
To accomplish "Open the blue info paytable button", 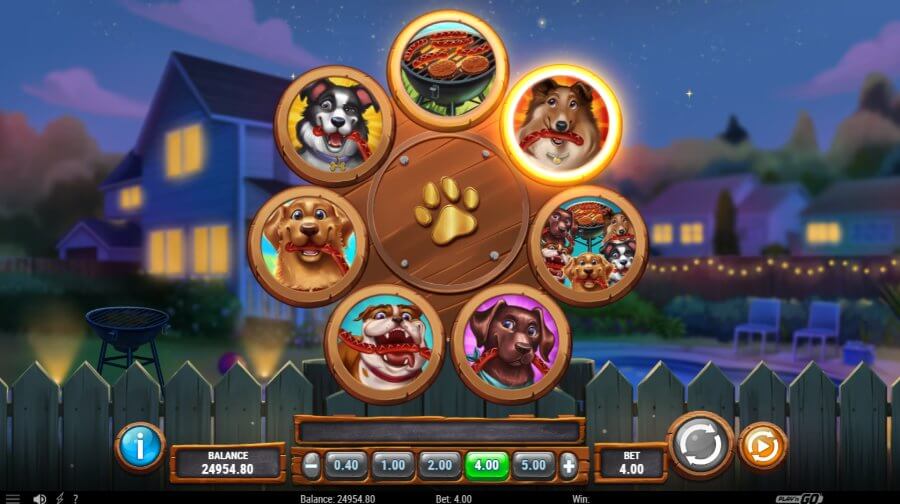I will [140, 446].
